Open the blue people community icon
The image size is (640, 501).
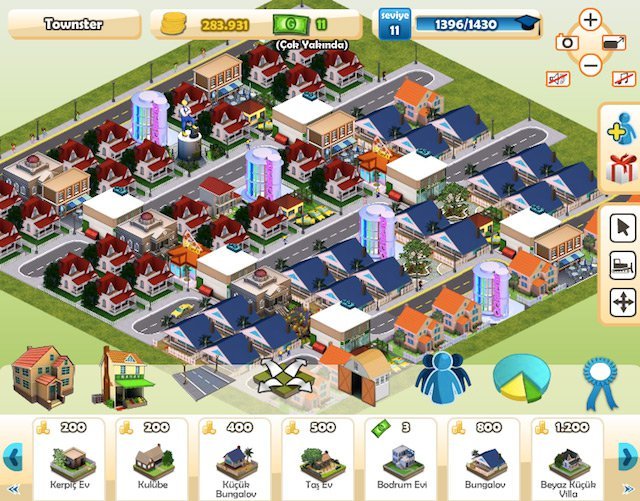pos(442,377)
